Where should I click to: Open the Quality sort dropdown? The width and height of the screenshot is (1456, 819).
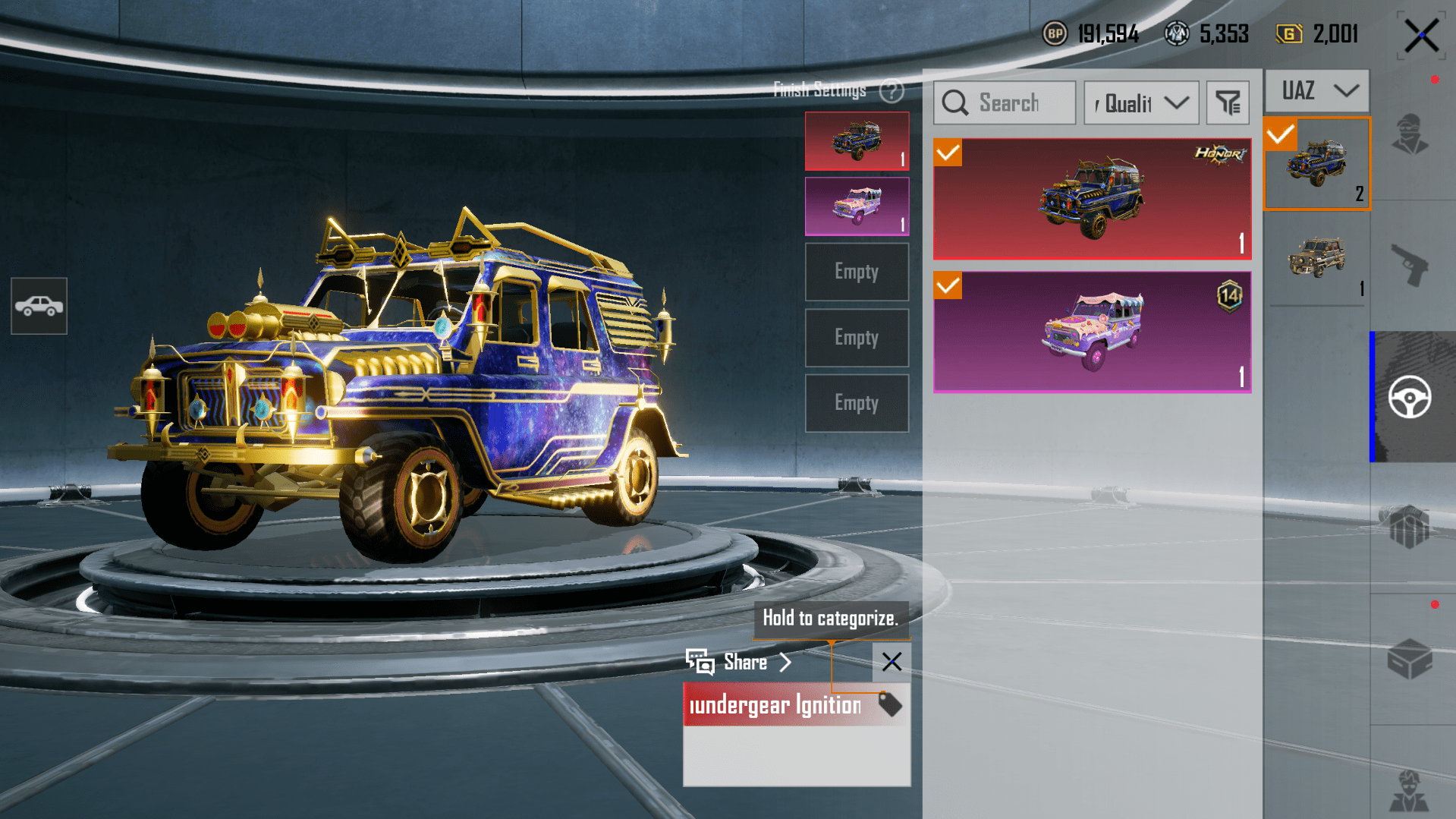click(x=1141, y=102)
